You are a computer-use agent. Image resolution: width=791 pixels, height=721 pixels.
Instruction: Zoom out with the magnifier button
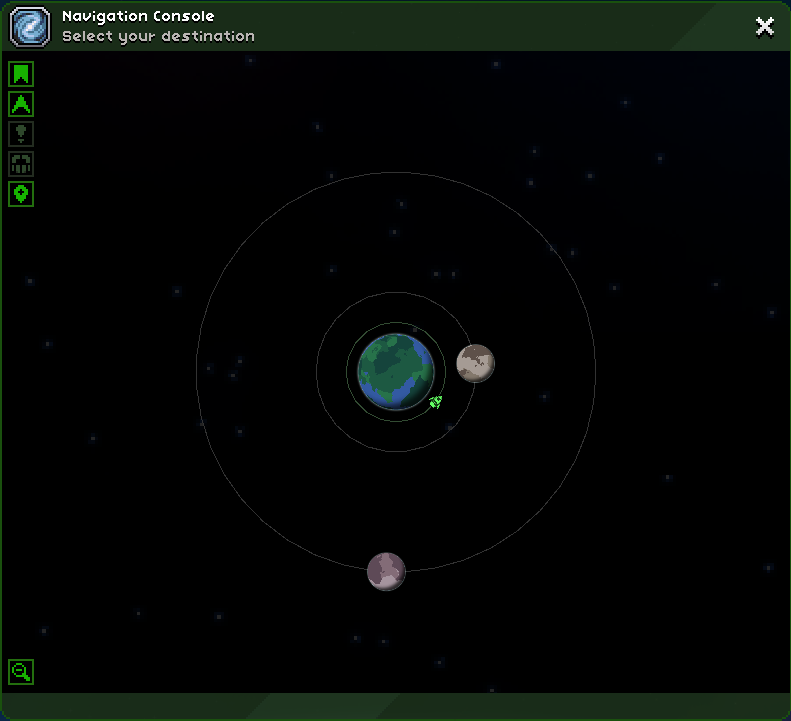pos(21,672)
